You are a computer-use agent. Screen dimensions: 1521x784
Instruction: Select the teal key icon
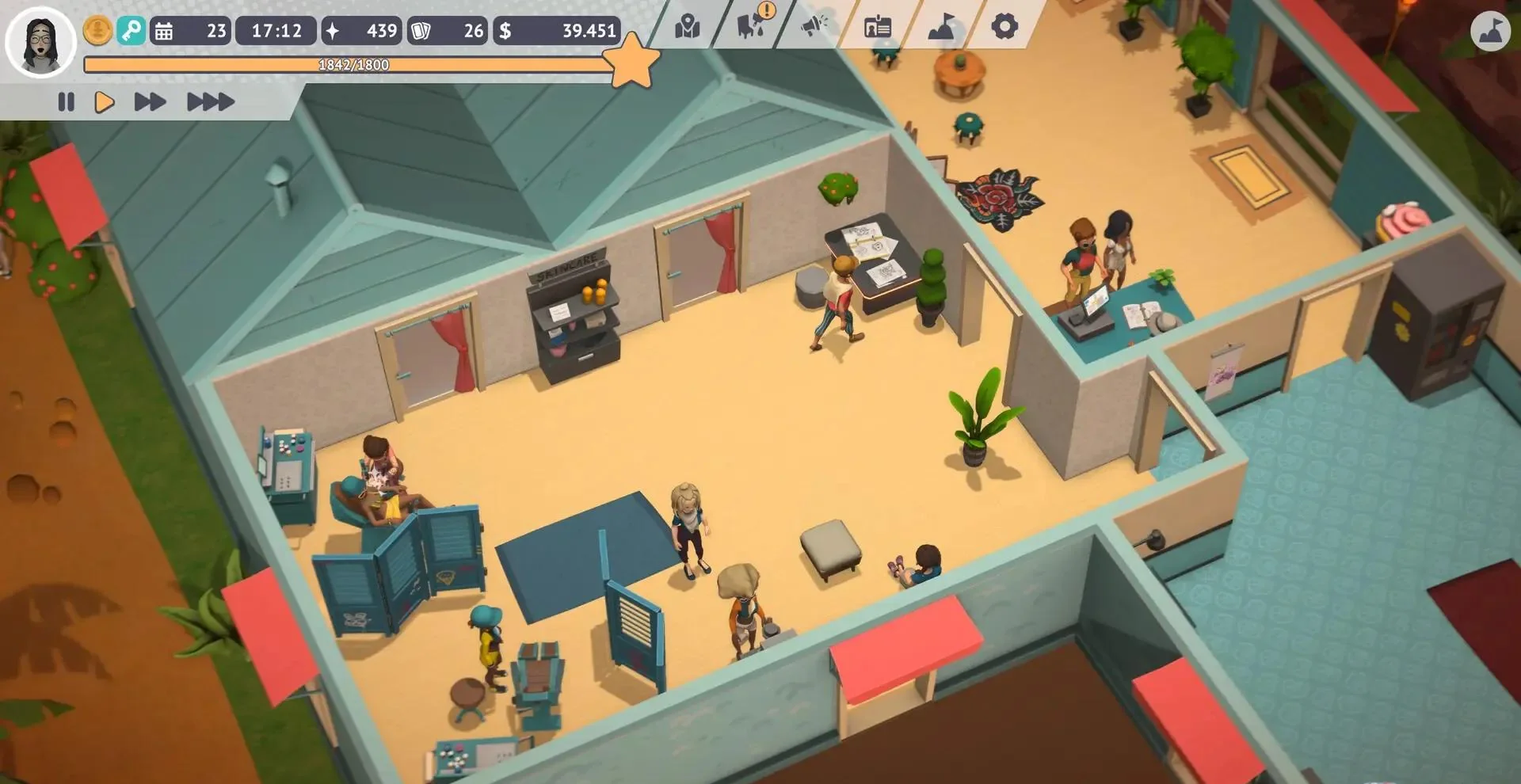coord(131,31)
